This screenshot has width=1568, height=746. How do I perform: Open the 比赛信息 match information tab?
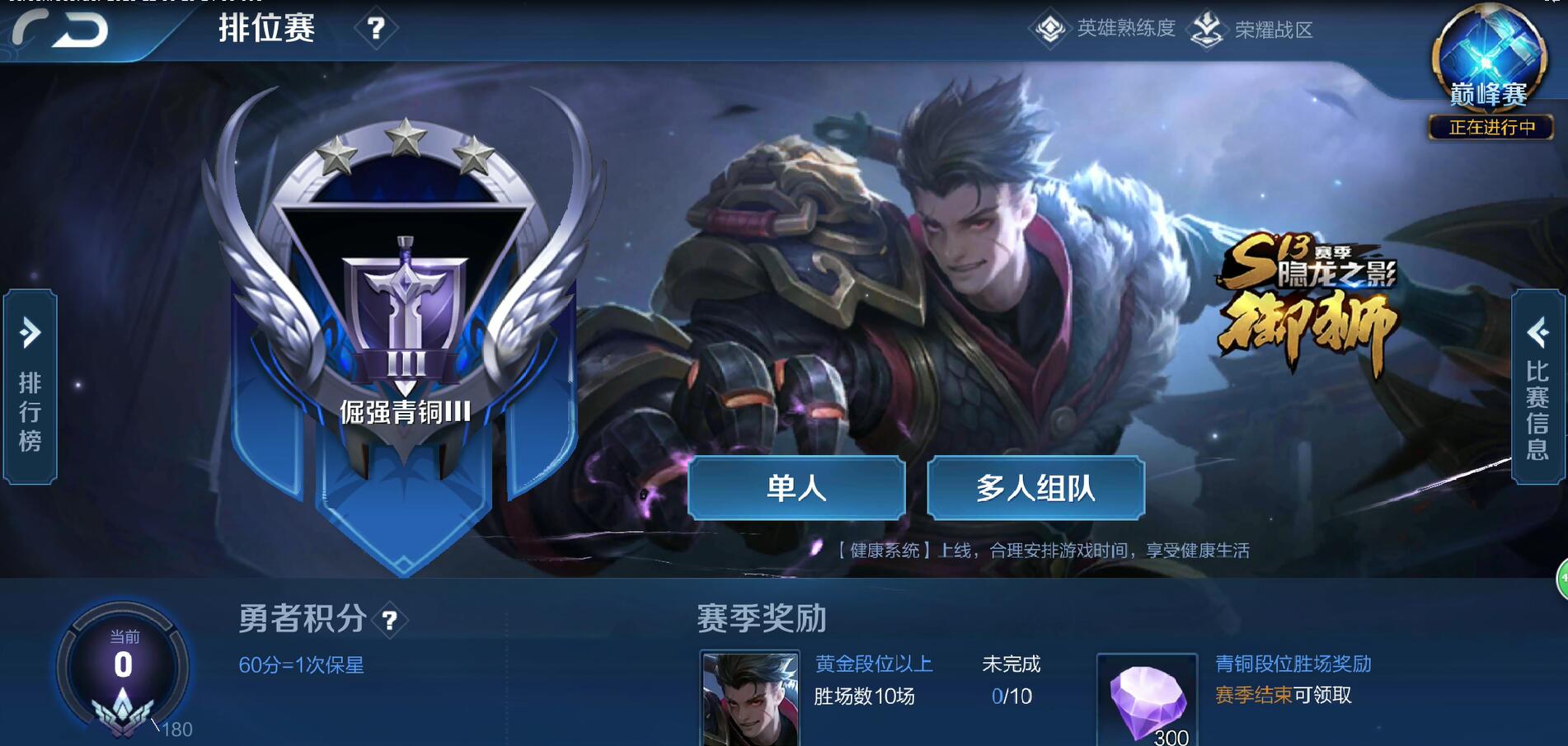tap(1540, 404)
